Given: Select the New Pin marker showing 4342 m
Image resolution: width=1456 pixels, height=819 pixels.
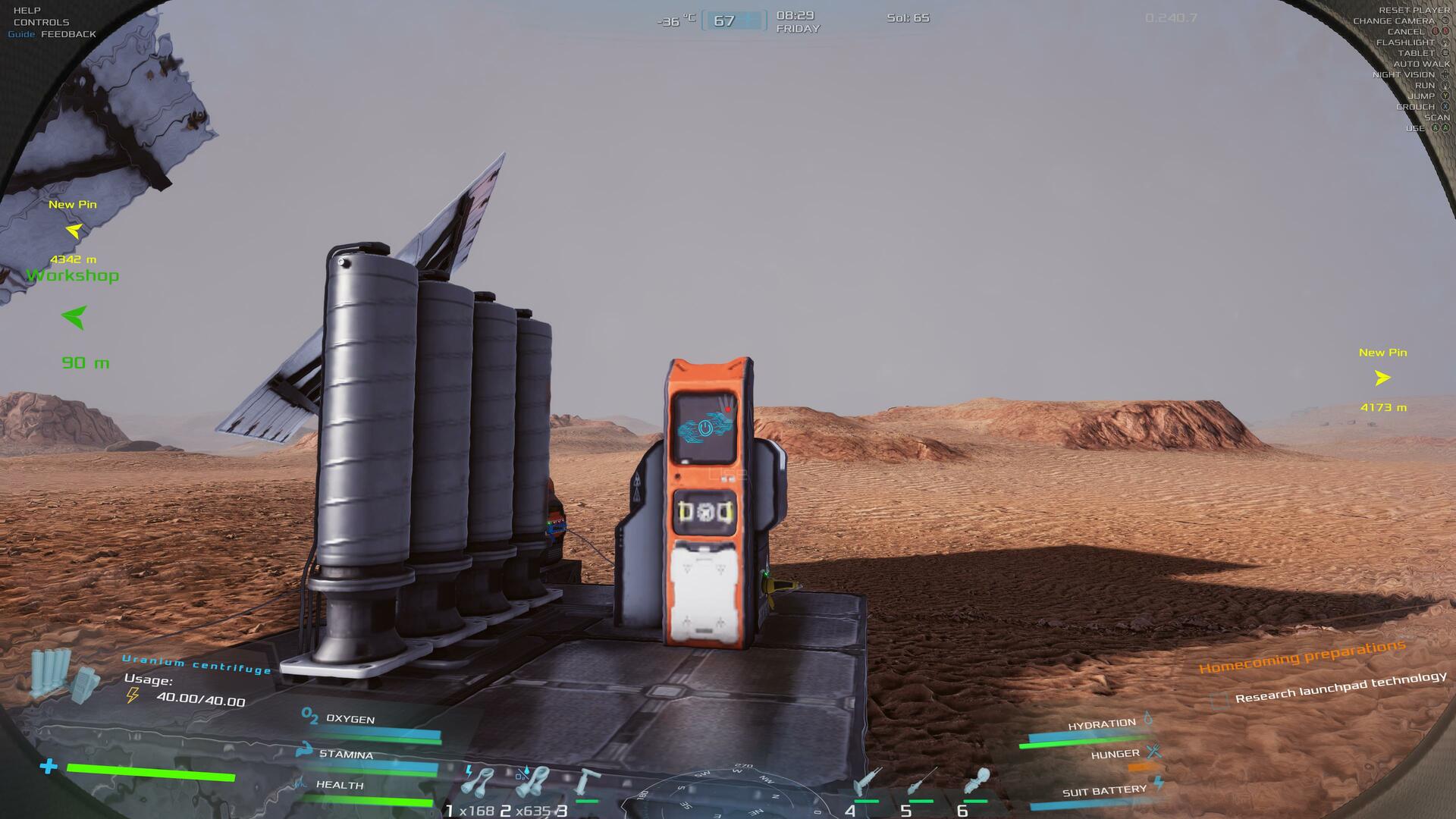Looking at the screenshot, I should [74, 231].
